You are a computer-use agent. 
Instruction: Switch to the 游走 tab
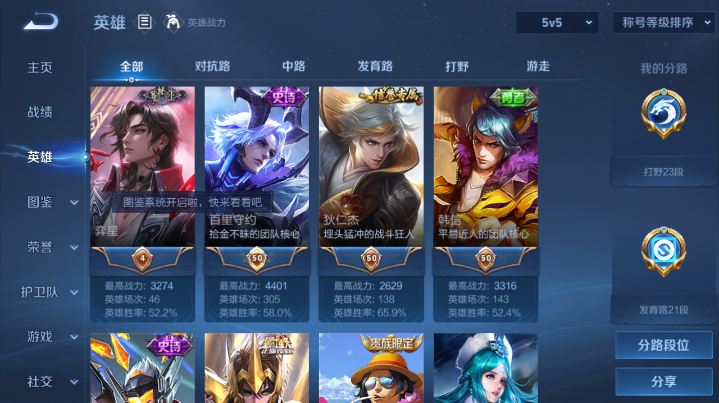point(538,66)
